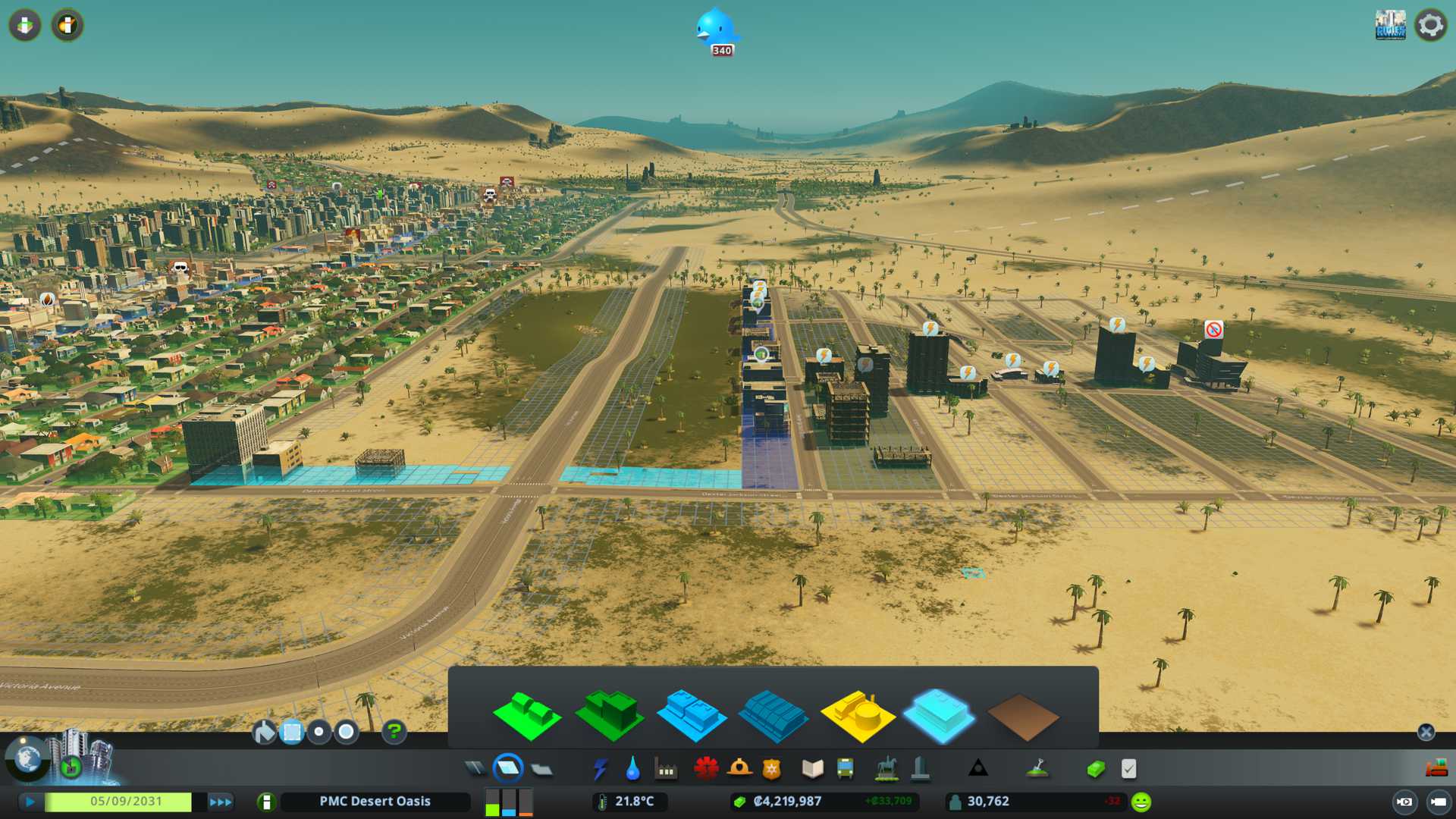Select the fill zoning tool
The height and width of the screenshot is (819, 1456).
click(265, 732)
